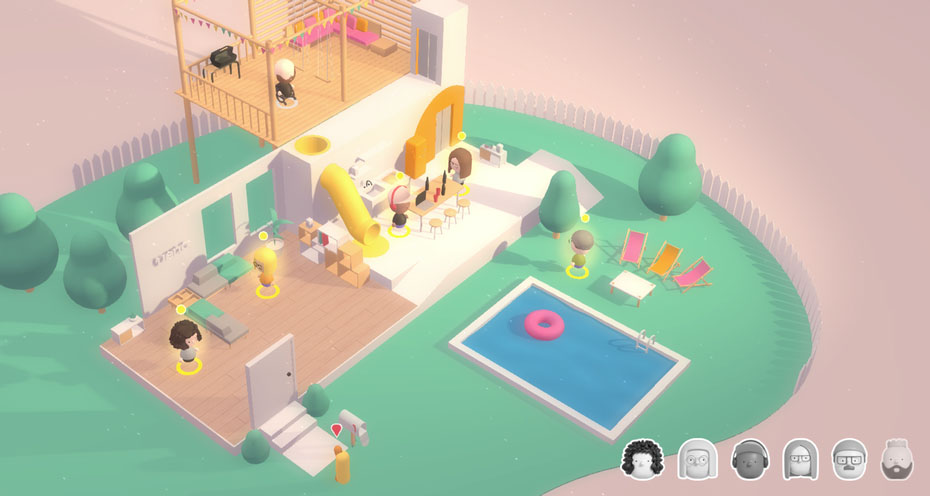Choose the portrait with round glasses and bob hair
The image size is (930, 496).
[x=696, y=459]
